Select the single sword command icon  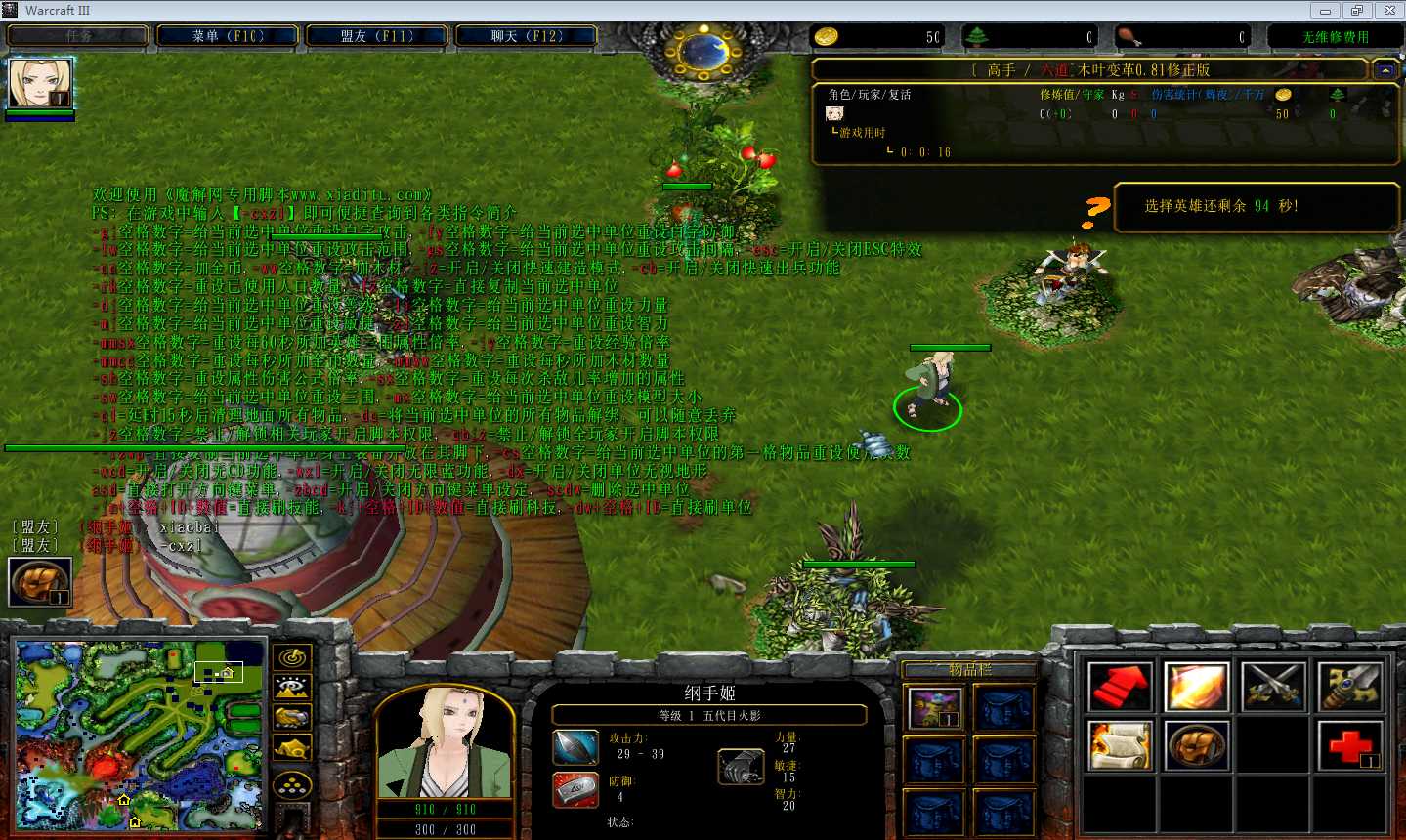click(x=1350, y=687)
